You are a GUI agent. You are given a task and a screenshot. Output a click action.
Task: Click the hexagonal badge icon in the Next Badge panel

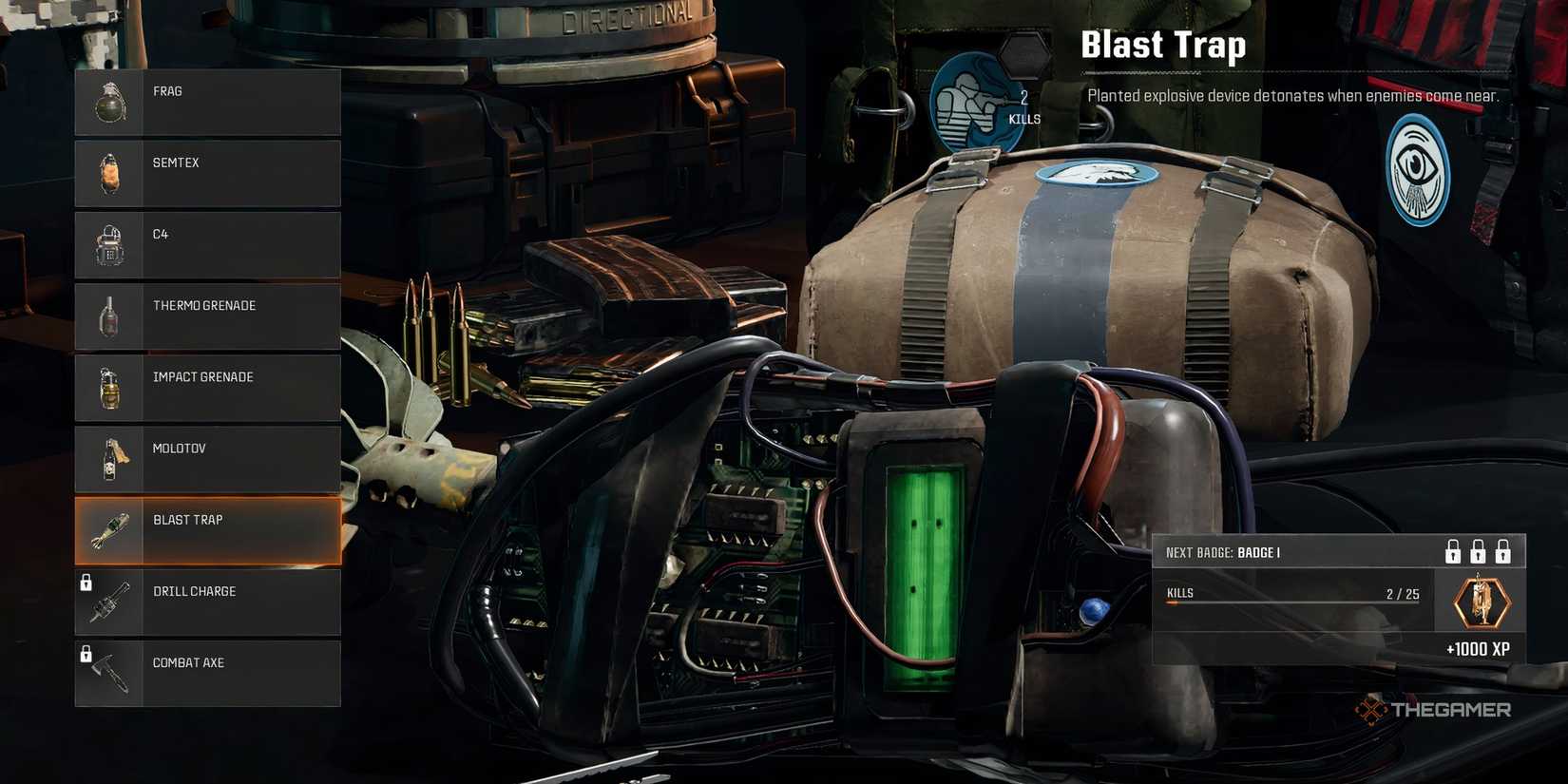click(1480, 602)
